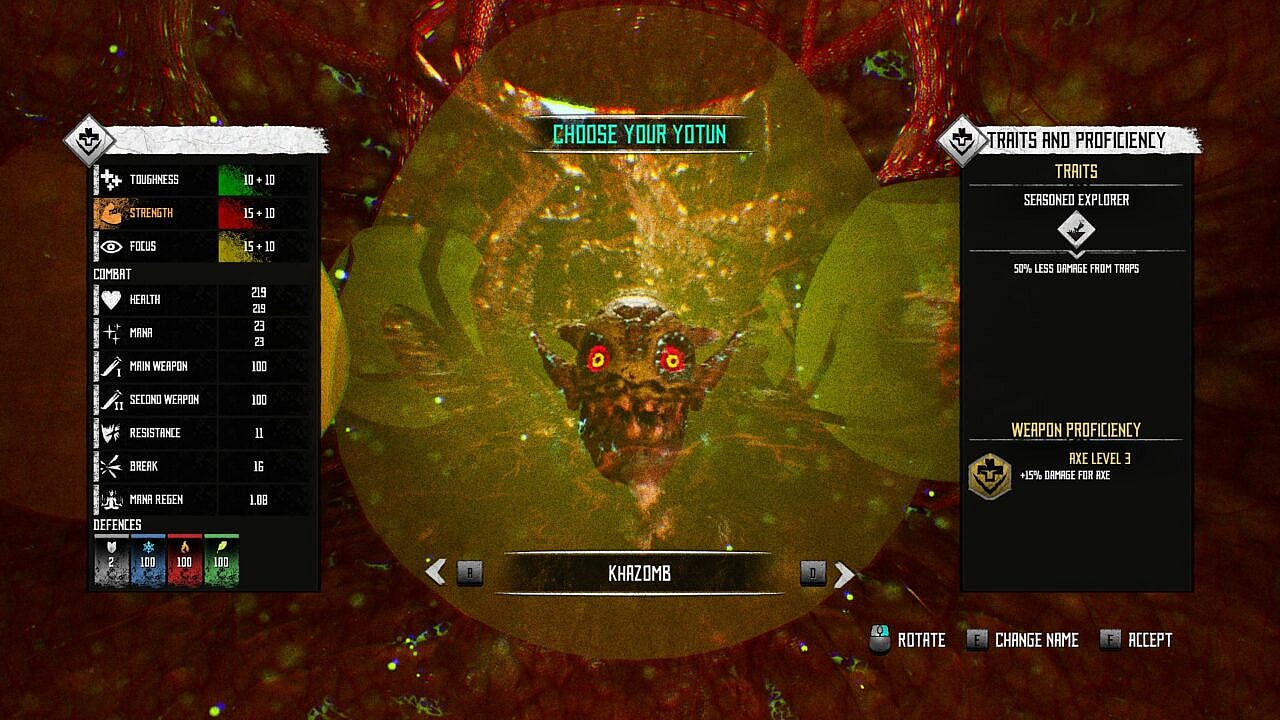Select the Toughness attribute row

[x=202, y=180]
